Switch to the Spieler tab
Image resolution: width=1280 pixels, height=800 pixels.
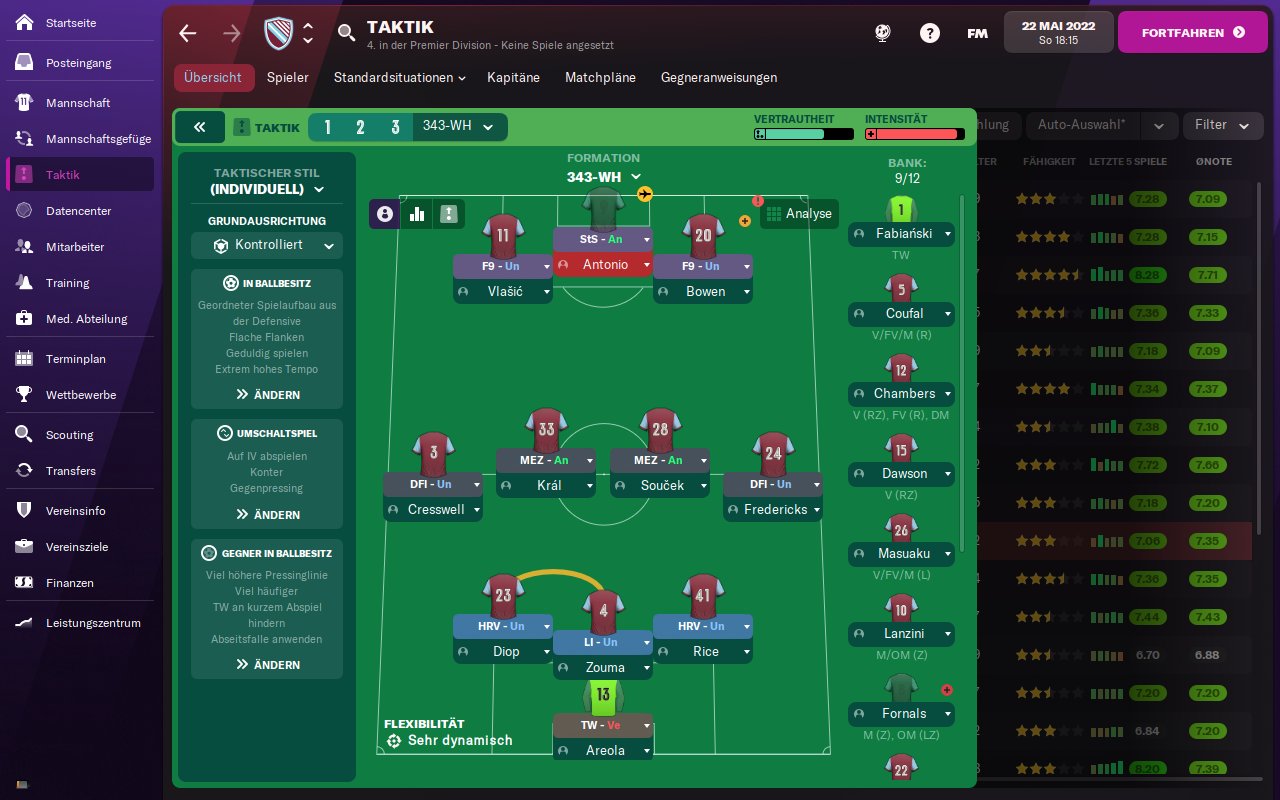287,78
